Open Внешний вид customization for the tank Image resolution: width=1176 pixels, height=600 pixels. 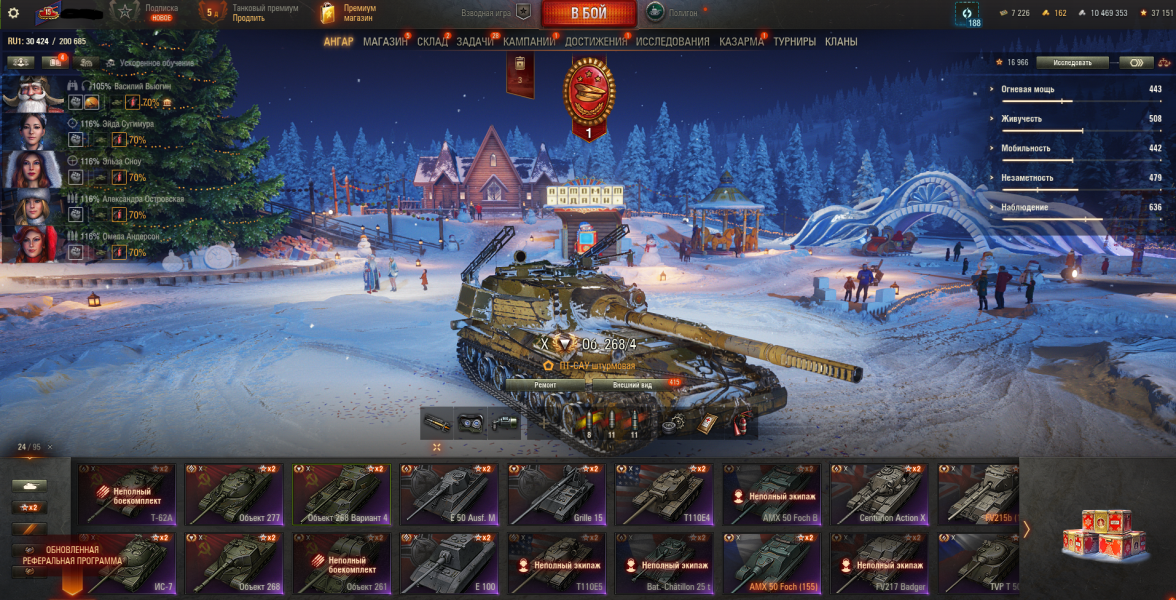tap(632, 384)
